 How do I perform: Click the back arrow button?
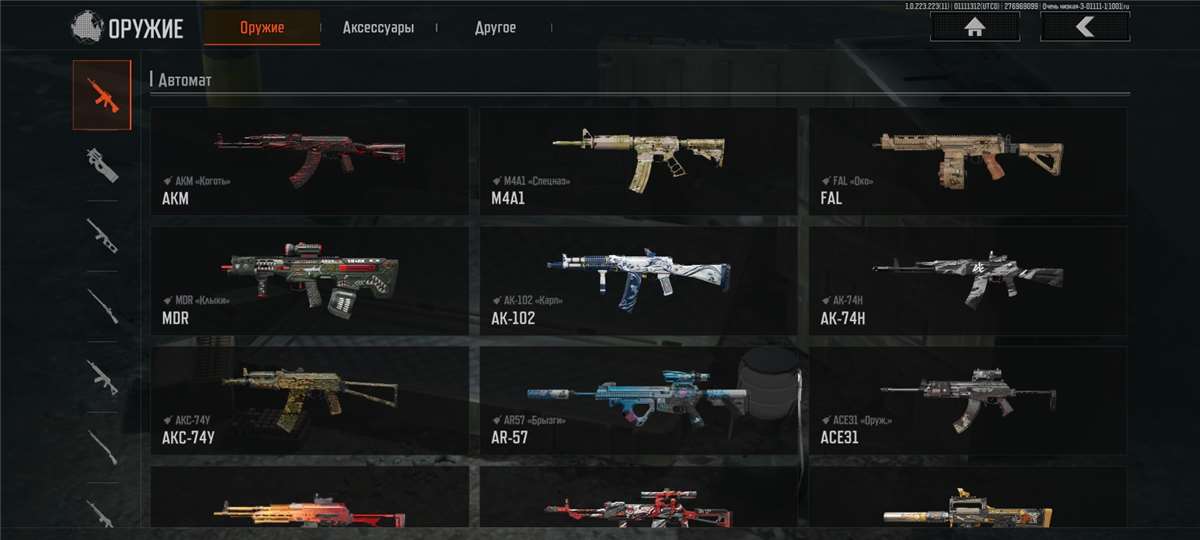tap(1084, 27)
